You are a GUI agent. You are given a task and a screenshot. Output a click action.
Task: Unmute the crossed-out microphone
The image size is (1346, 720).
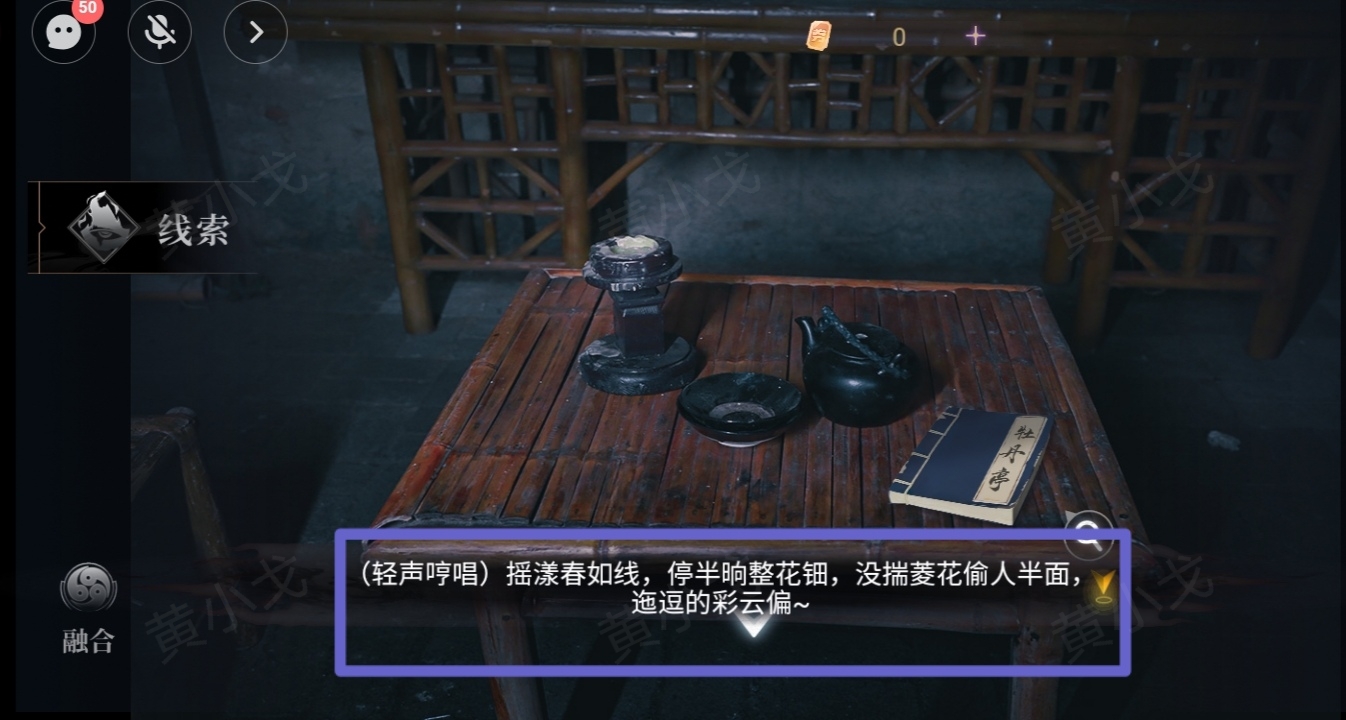click(159, 32)
